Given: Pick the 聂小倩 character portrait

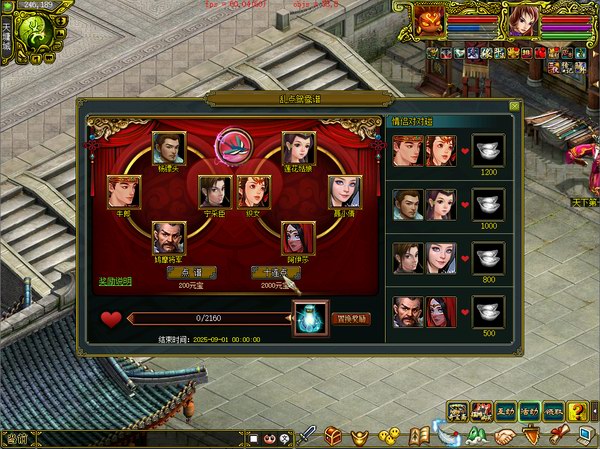Looking at the screenshot, I should (x=344, y=191).
